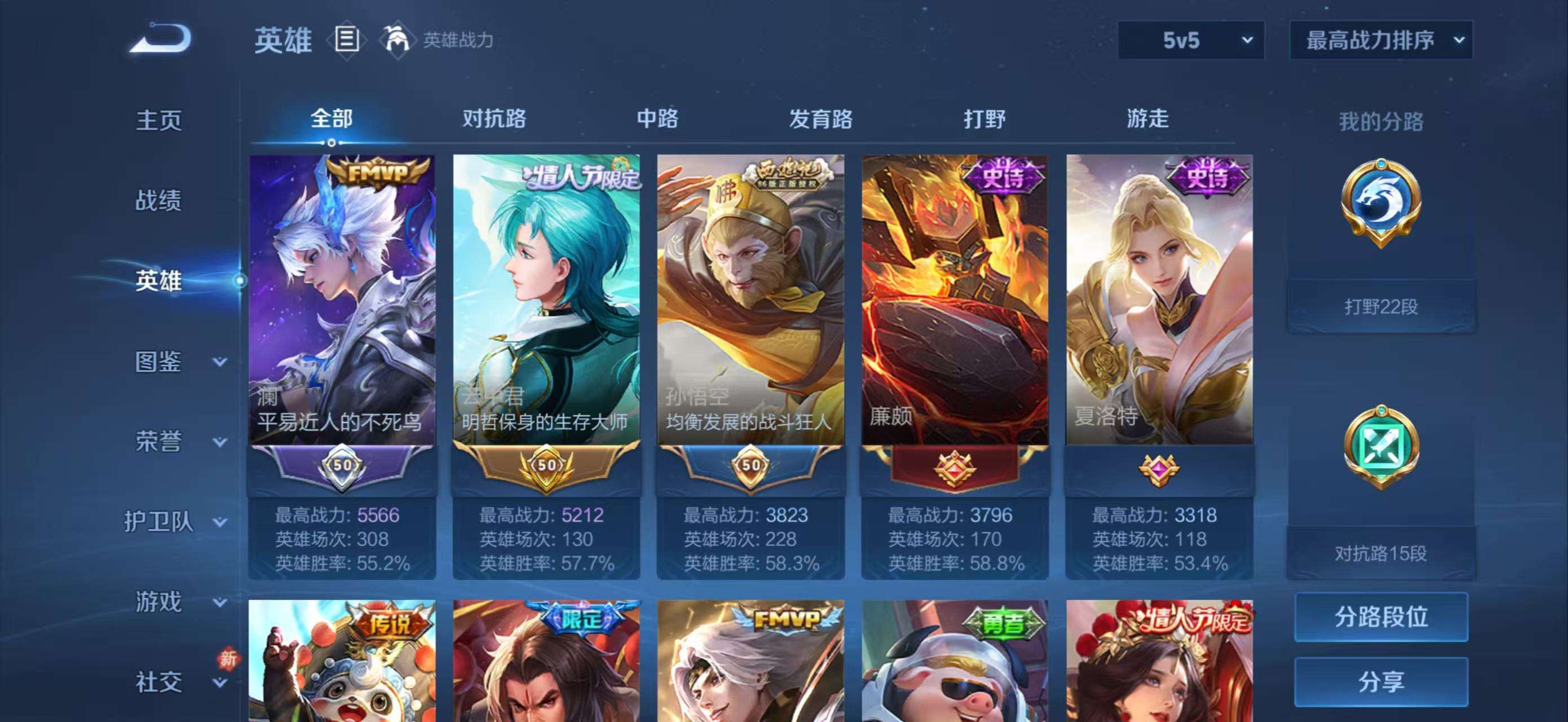Expand the 图鉴 sidebar section
Image resolution: width=1568 pixels, height=722 pixels.
click(x=161, y=362)
